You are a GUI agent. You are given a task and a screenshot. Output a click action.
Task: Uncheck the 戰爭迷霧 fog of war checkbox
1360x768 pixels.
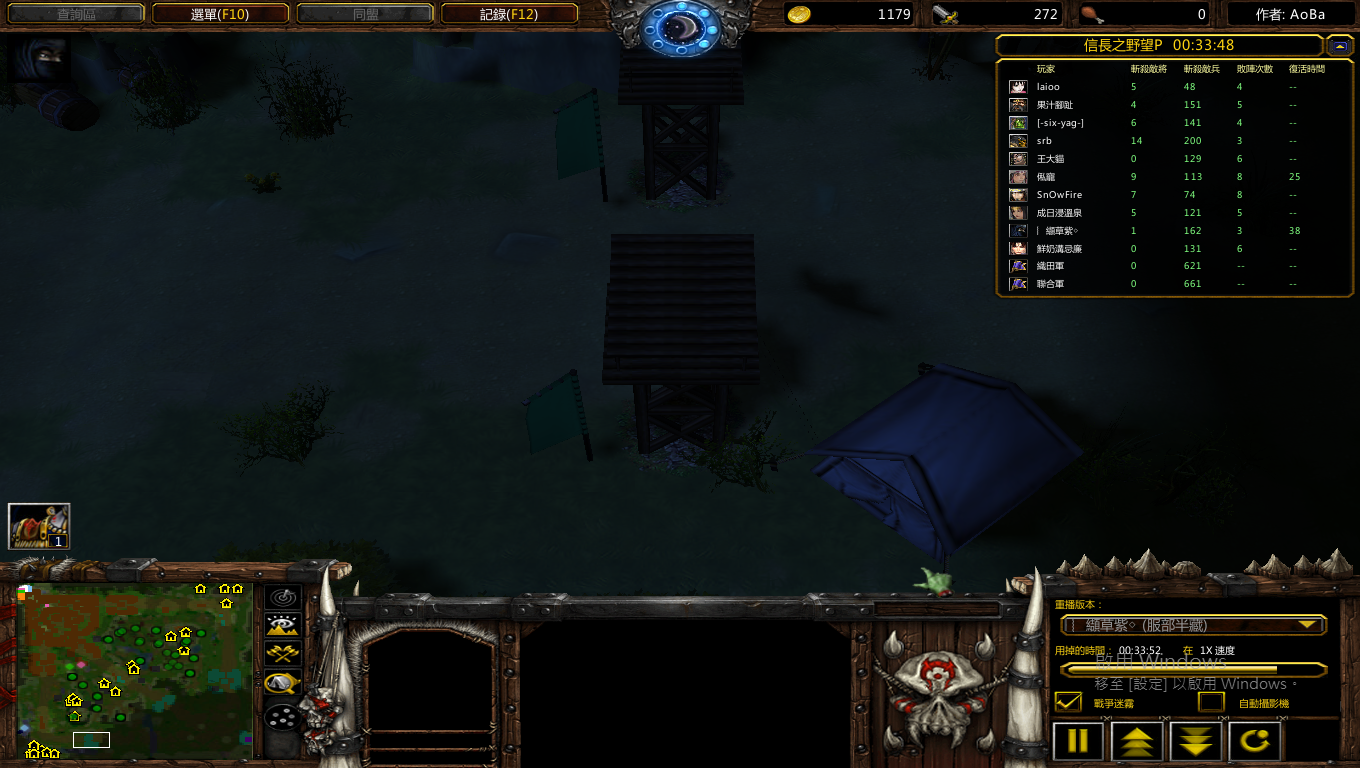point(1068,702)
